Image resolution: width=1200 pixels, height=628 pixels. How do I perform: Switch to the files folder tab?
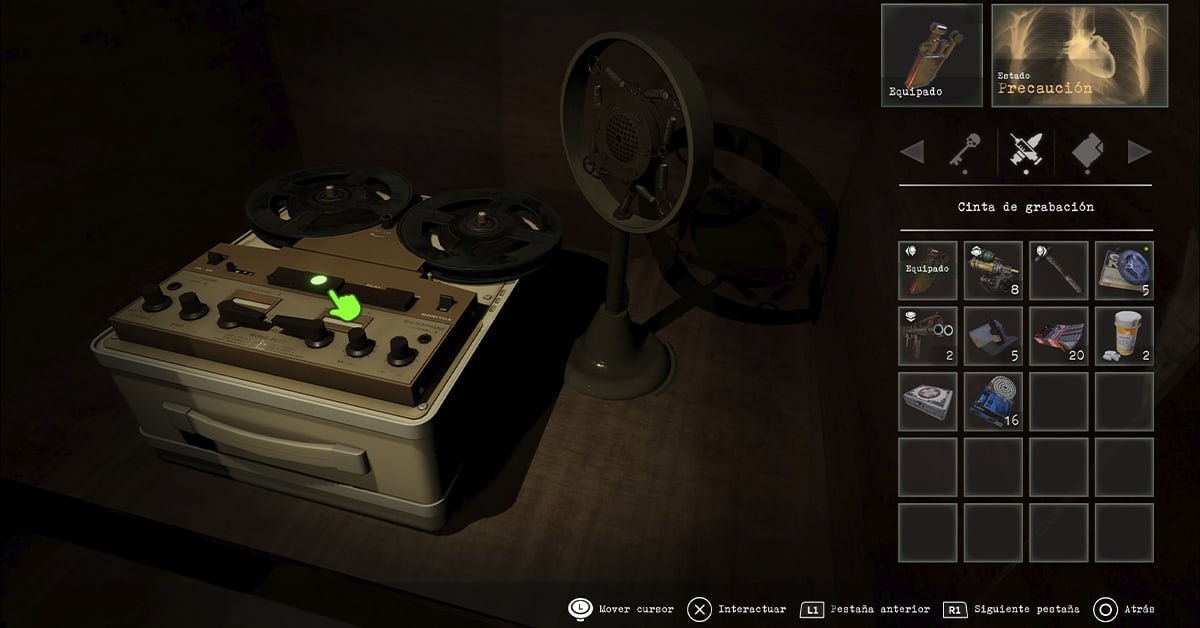click(x=1087, y=152)
